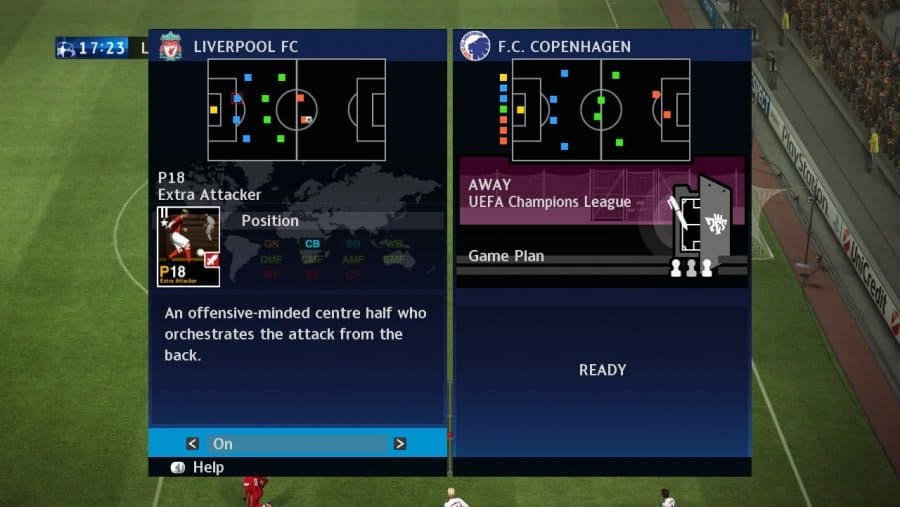Click the right arrow beside On
900x507 pixels.
pos(399,443)
